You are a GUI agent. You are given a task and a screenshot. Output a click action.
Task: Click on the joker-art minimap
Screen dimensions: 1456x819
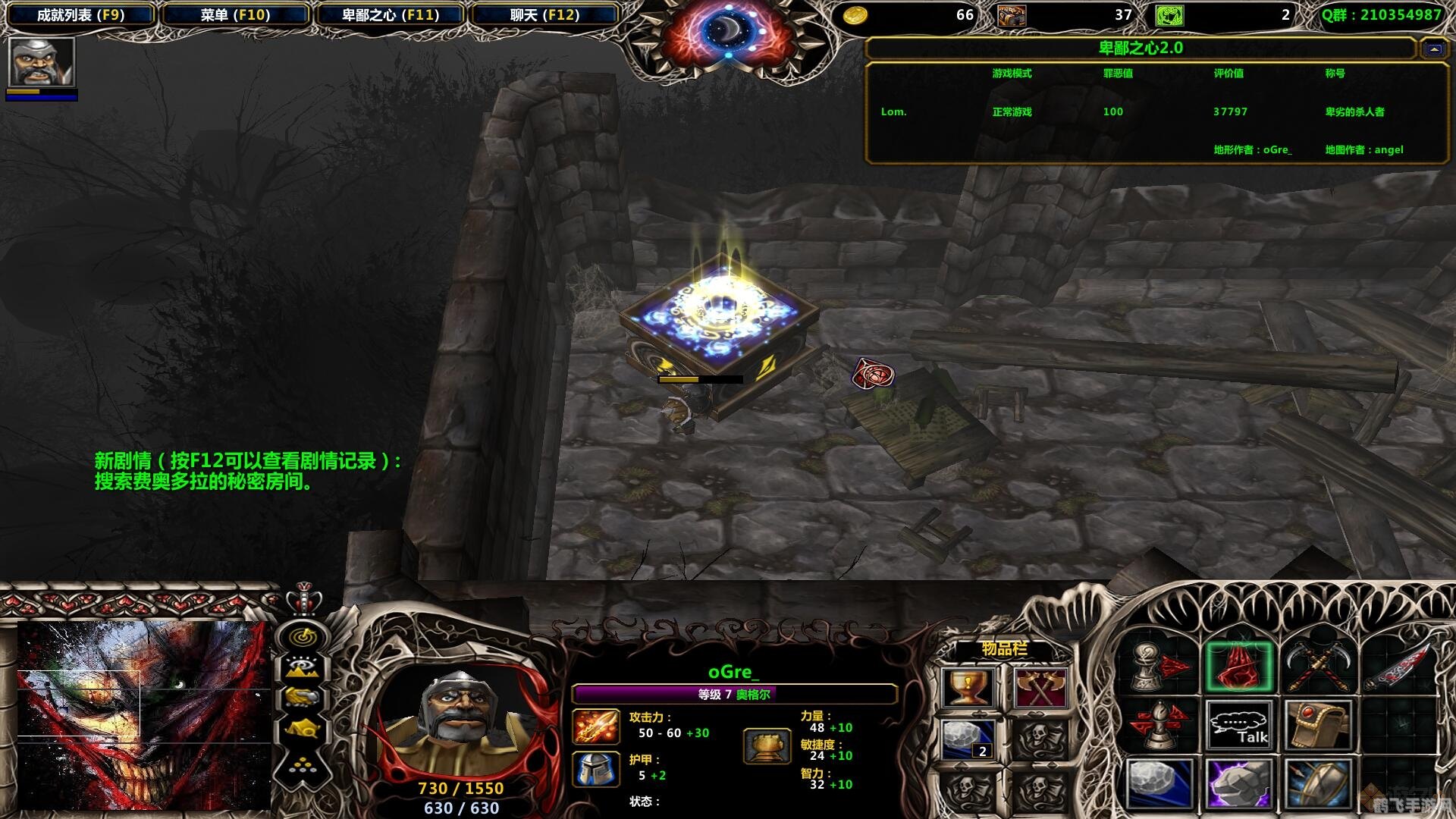144,715
